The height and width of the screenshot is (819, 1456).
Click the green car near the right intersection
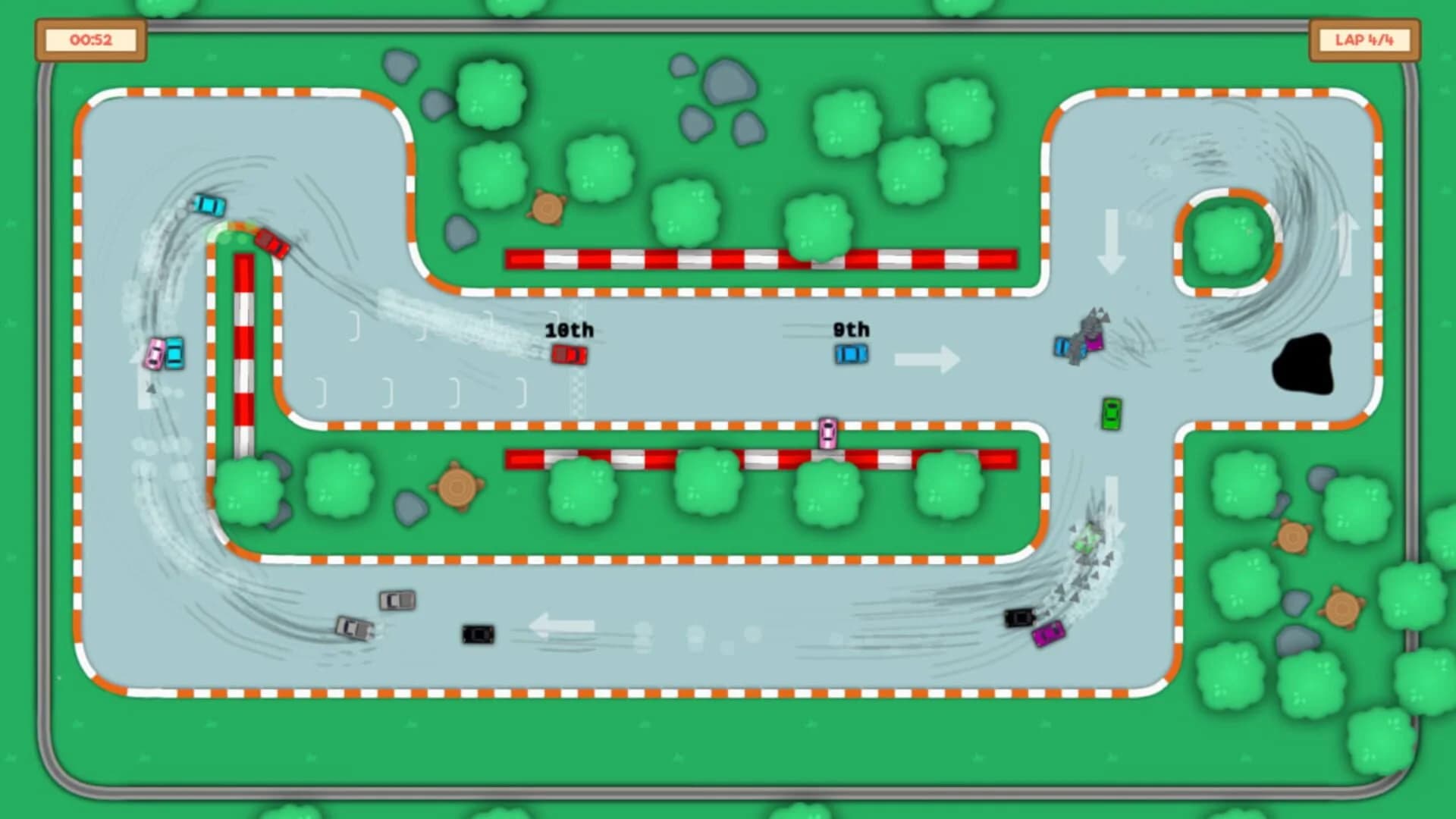tap(1112, 414)
